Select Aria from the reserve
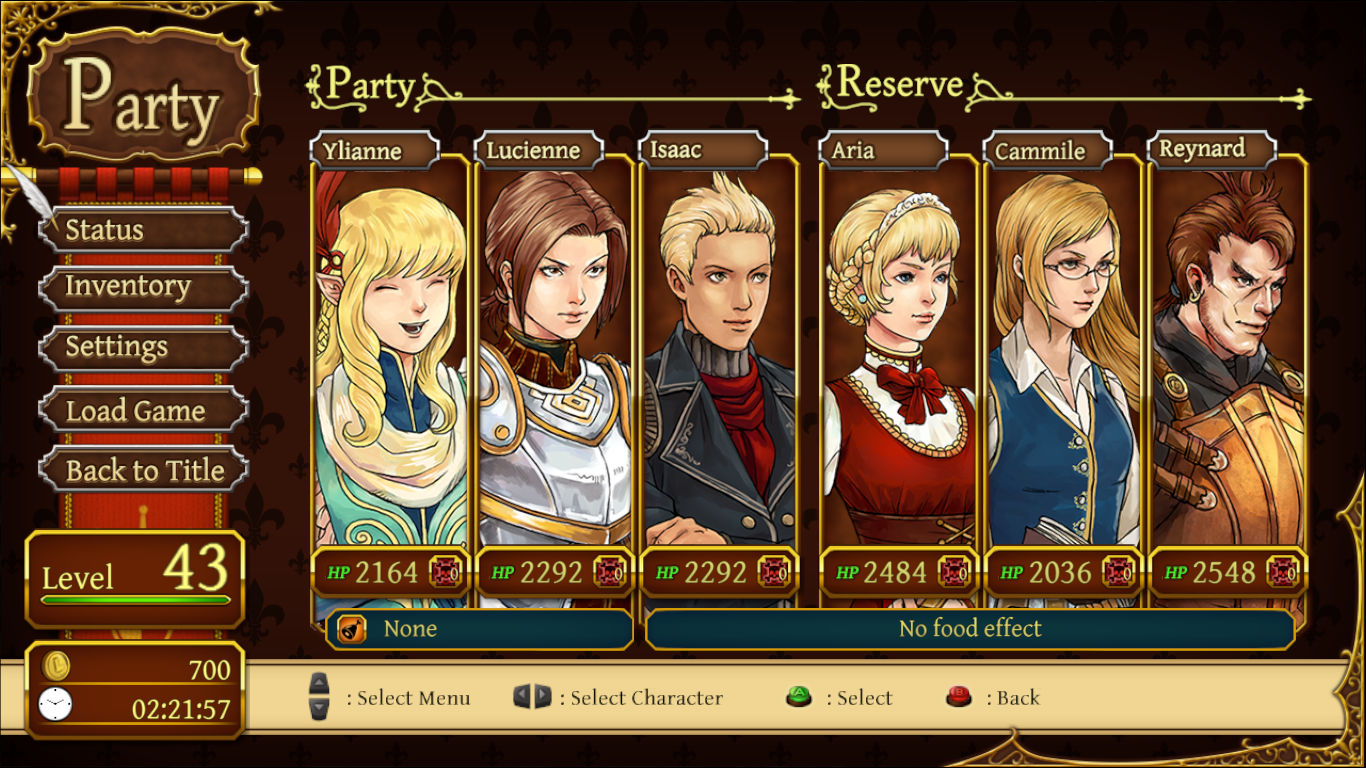Image resolution: width=1366 pixels, height=768 pixels. (x=899, y=360)
